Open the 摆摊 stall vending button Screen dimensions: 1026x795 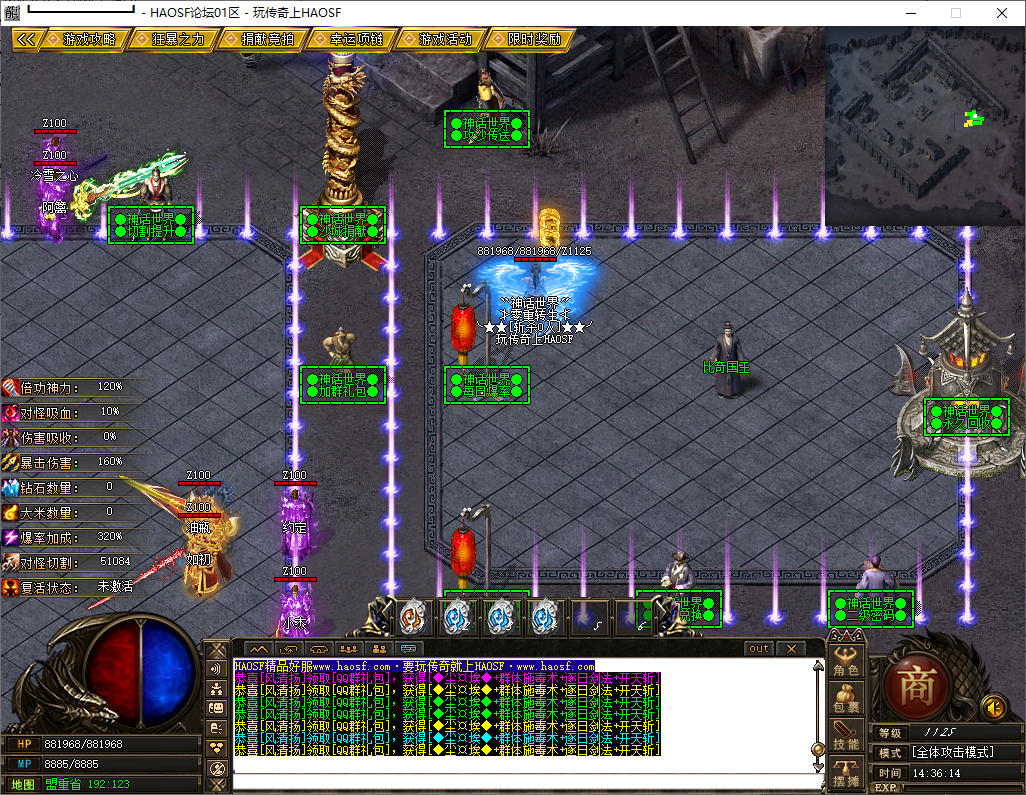coord(846,774)
